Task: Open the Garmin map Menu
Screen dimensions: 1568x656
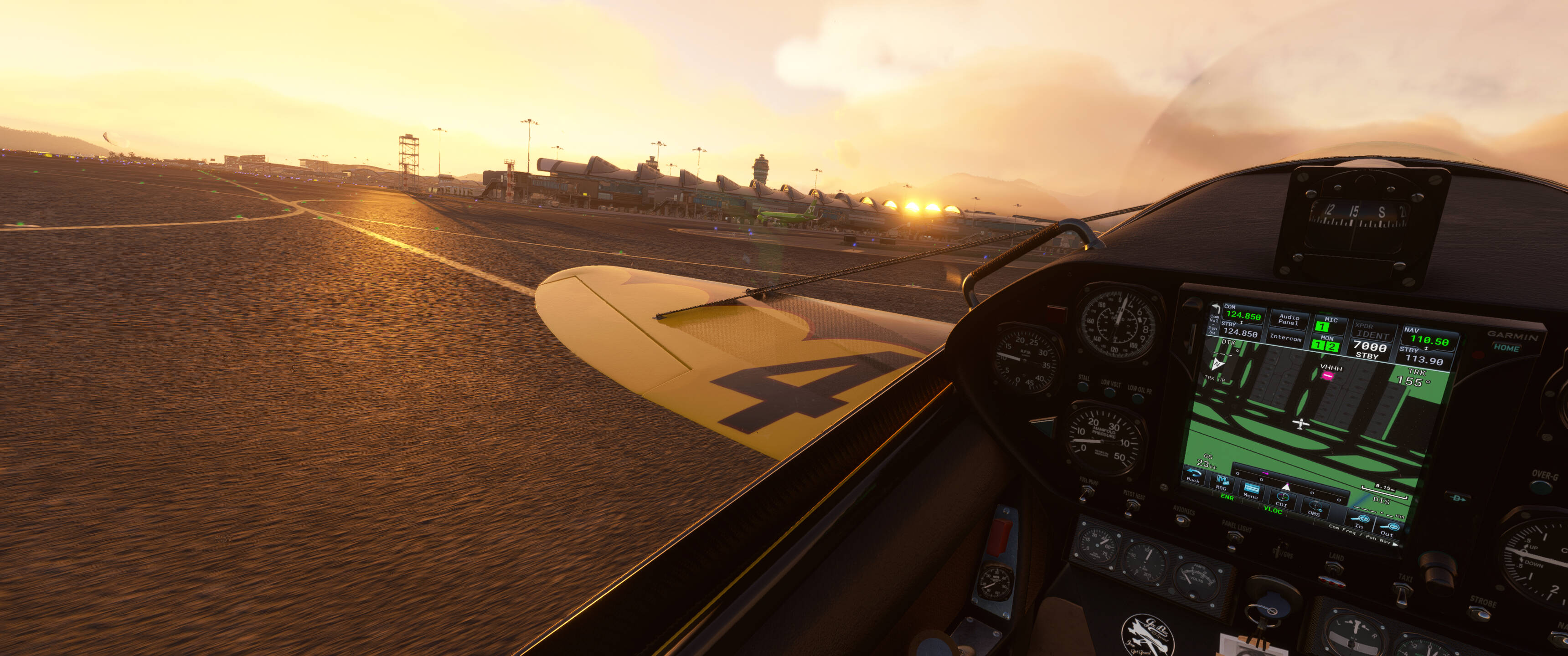Action: coord(1251,491)
